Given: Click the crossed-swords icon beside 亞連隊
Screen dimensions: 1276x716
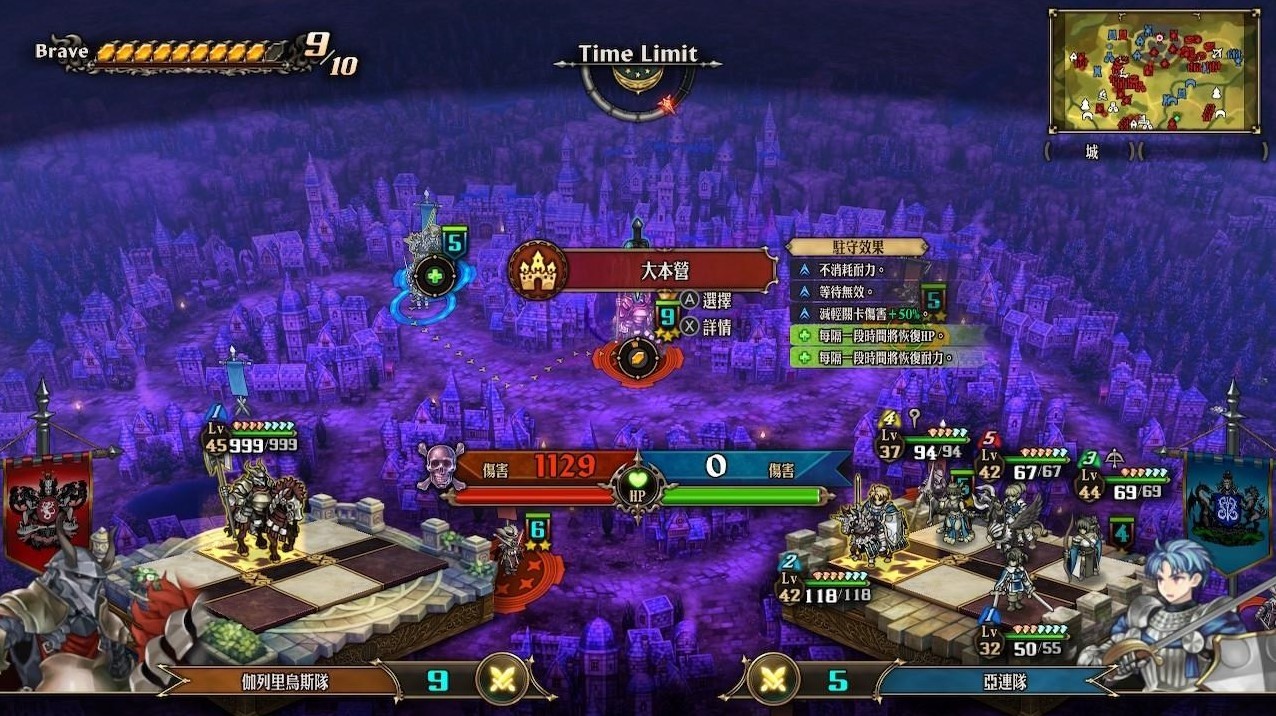Looking at the screenshot, I should pos(771,681).
